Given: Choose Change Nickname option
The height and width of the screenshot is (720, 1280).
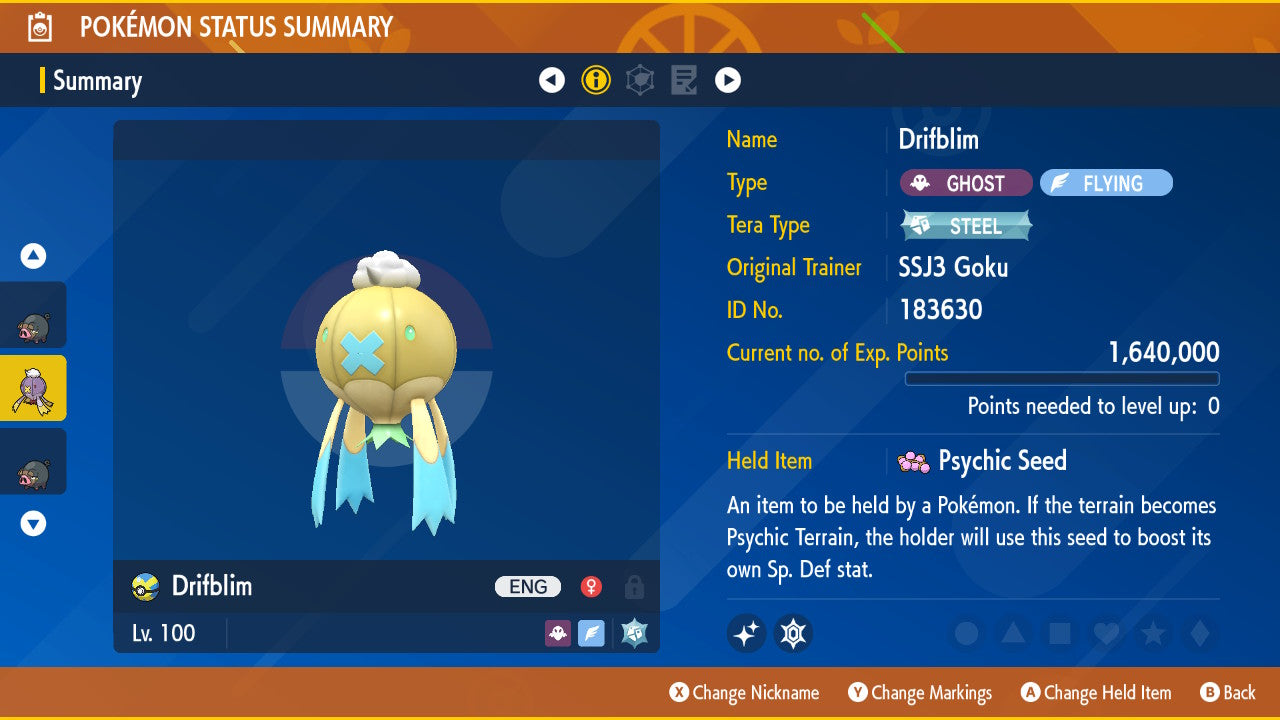Looking at the screenshot, I should click(x=744, y=692).
